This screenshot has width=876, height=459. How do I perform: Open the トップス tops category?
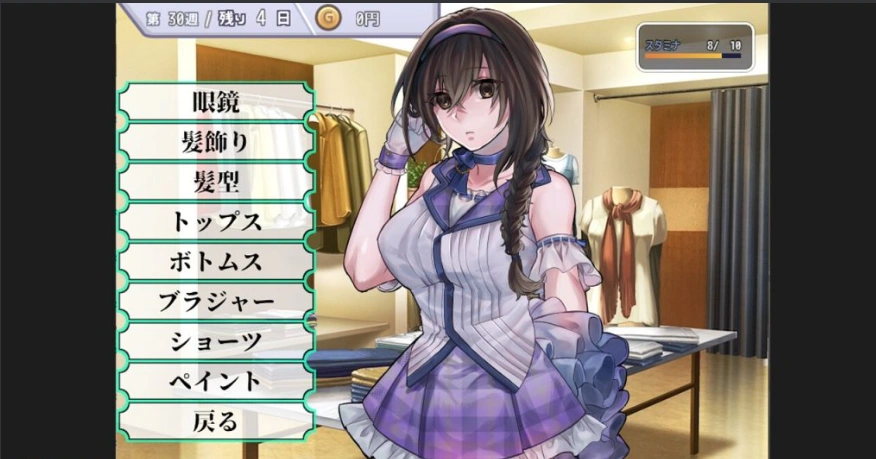pos(215,222)
